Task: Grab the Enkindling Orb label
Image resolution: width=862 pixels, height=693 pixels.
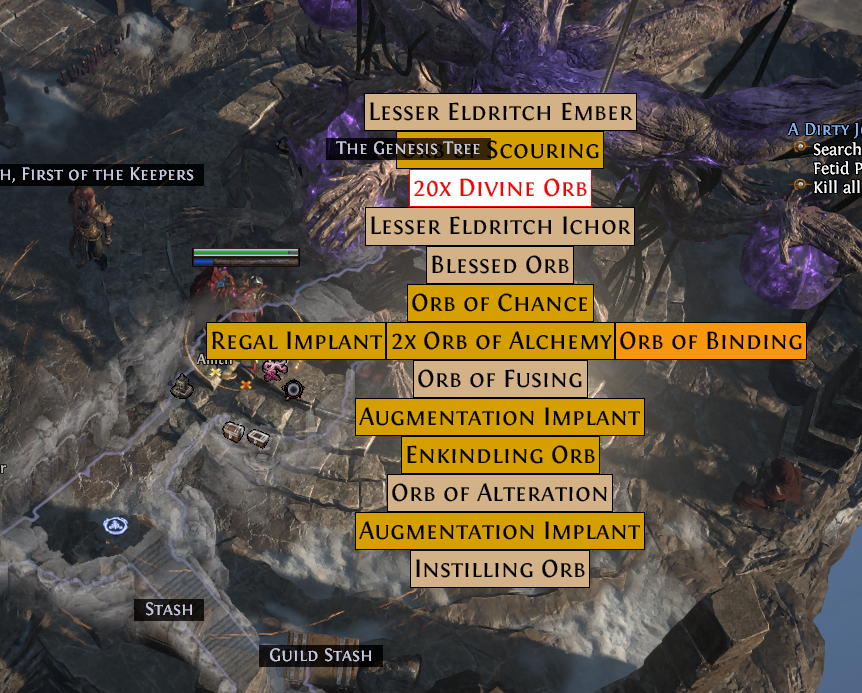Action: coord(500,455)
